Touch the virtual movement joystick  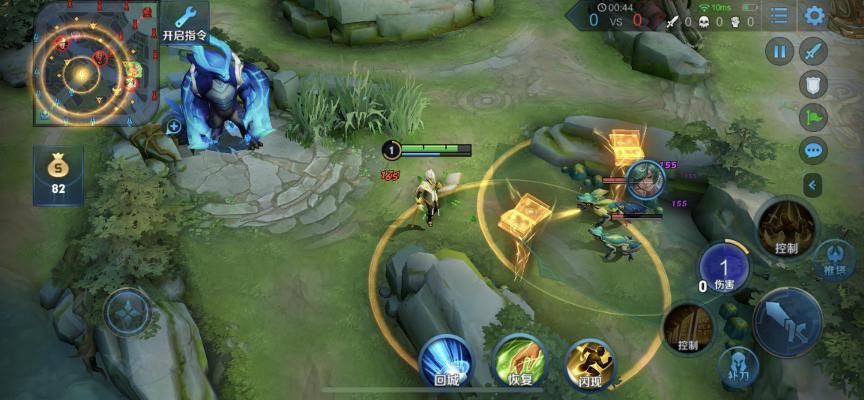(127, 312)
